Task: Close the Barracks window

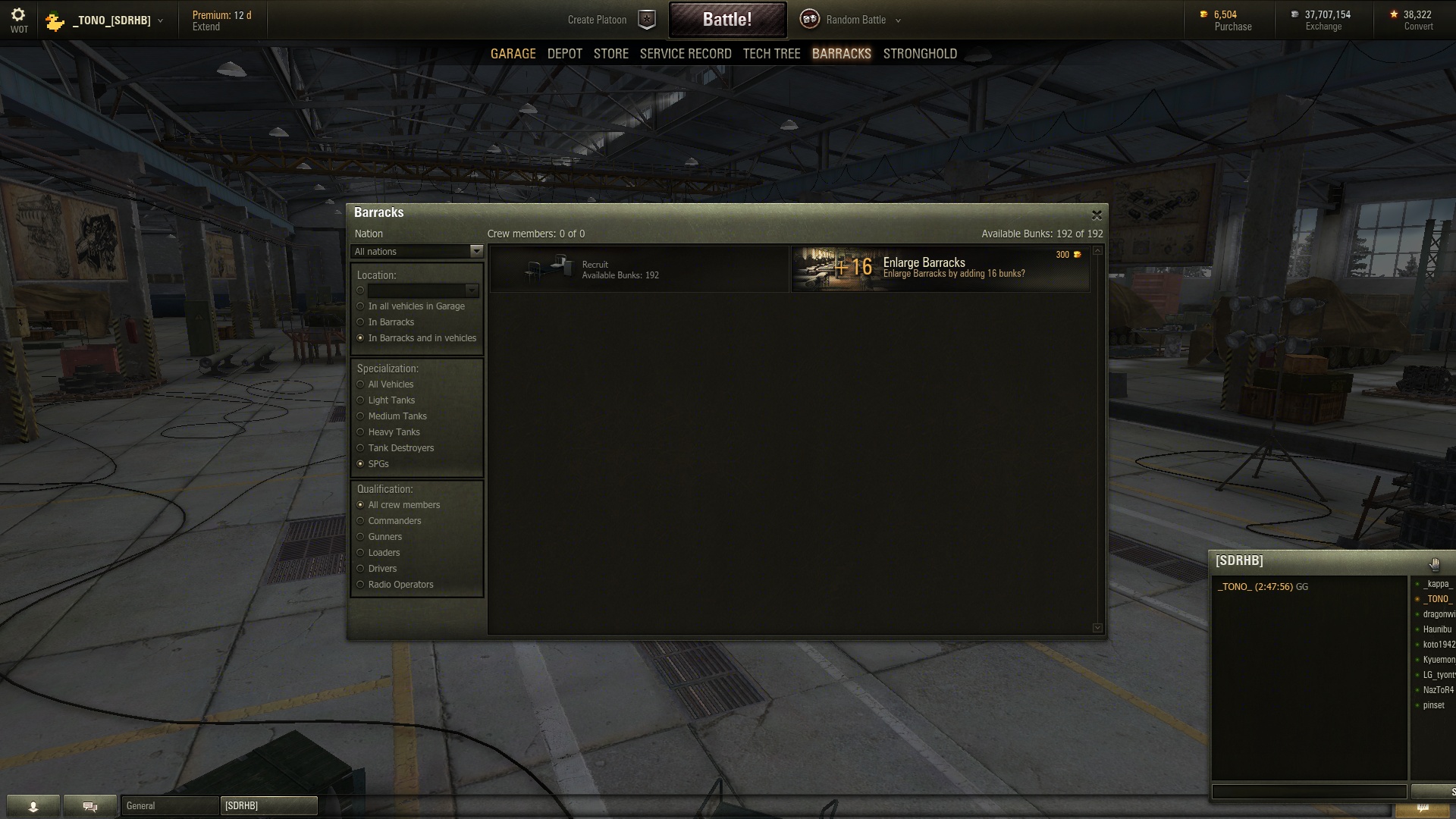Action: click(1096, 215)
